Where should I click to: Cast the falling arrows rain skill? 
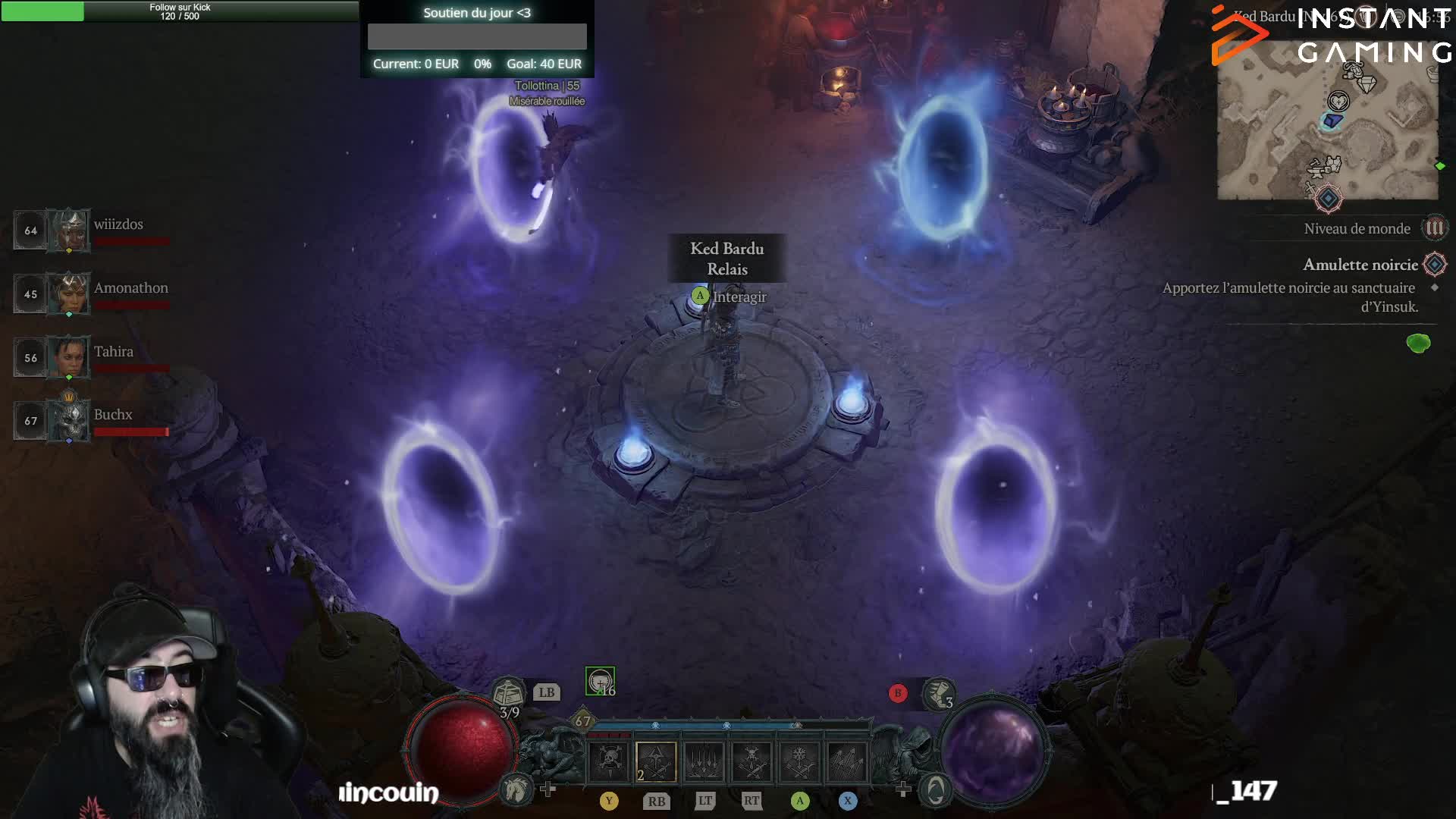tap(704, 761)
